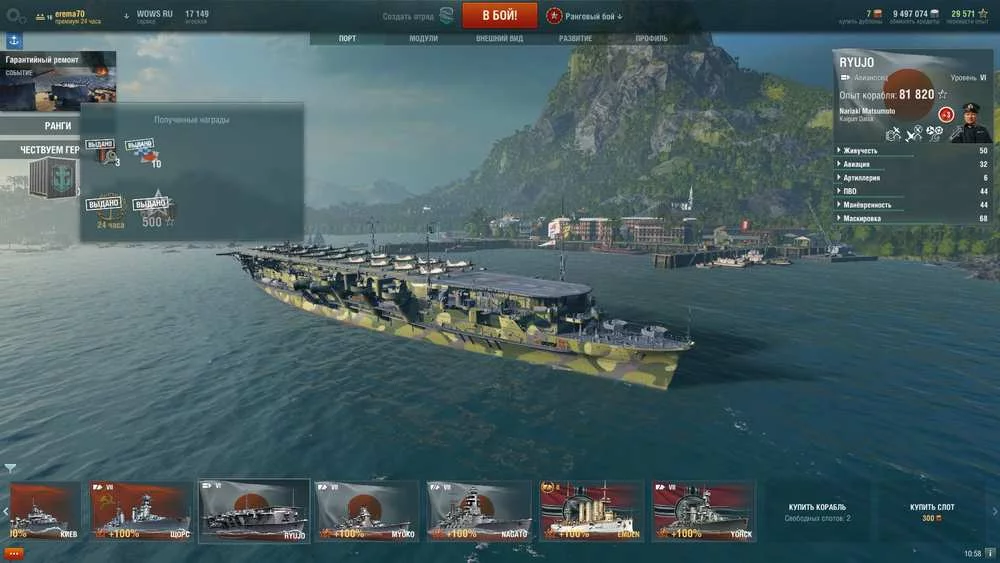Choose the Nagato battleship card
The width and height of the screenshot is (1000, 563).
tap(478, 510)
